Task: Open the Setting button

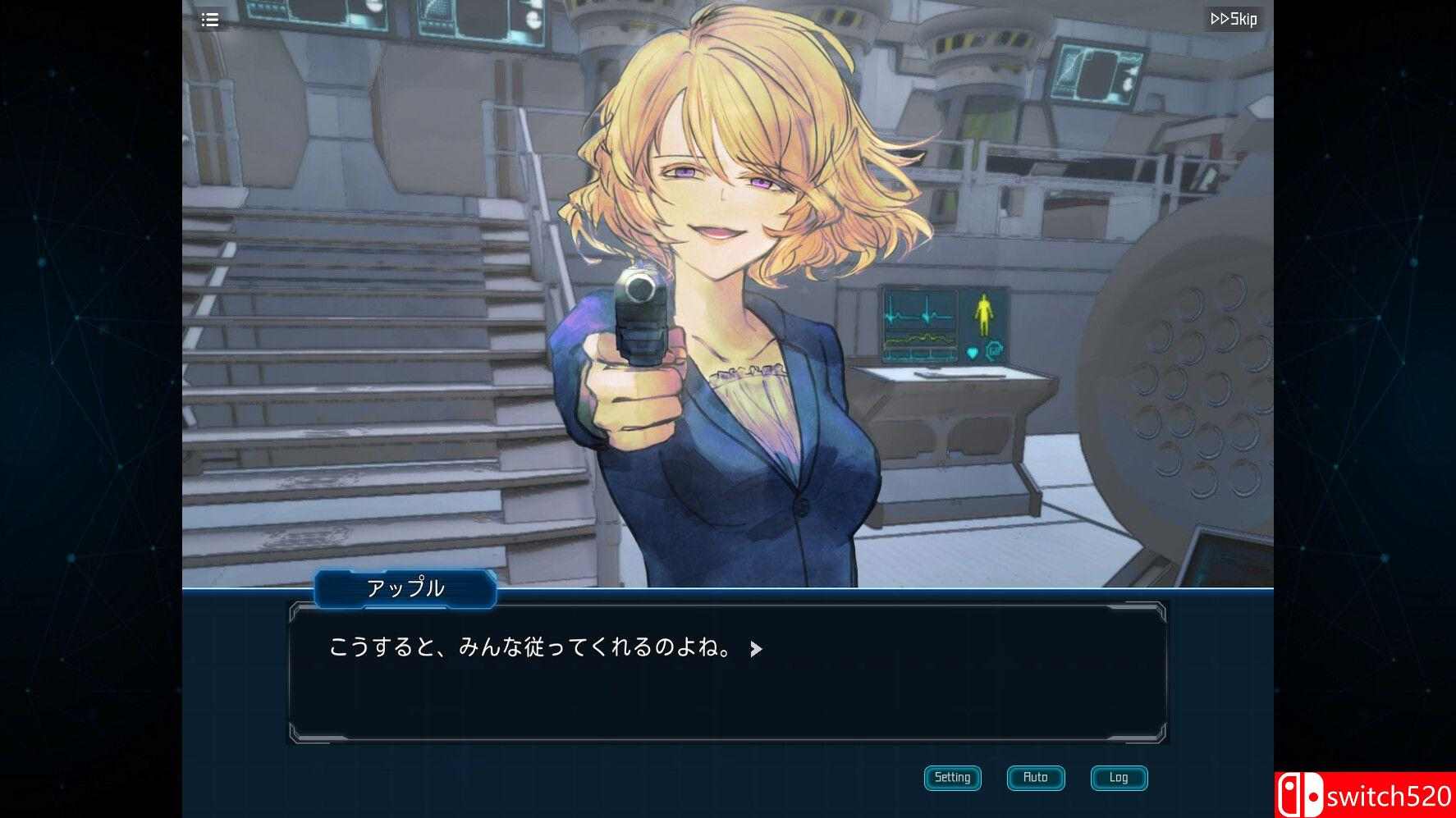Action: pyautogui.click(x=952, y=778)
